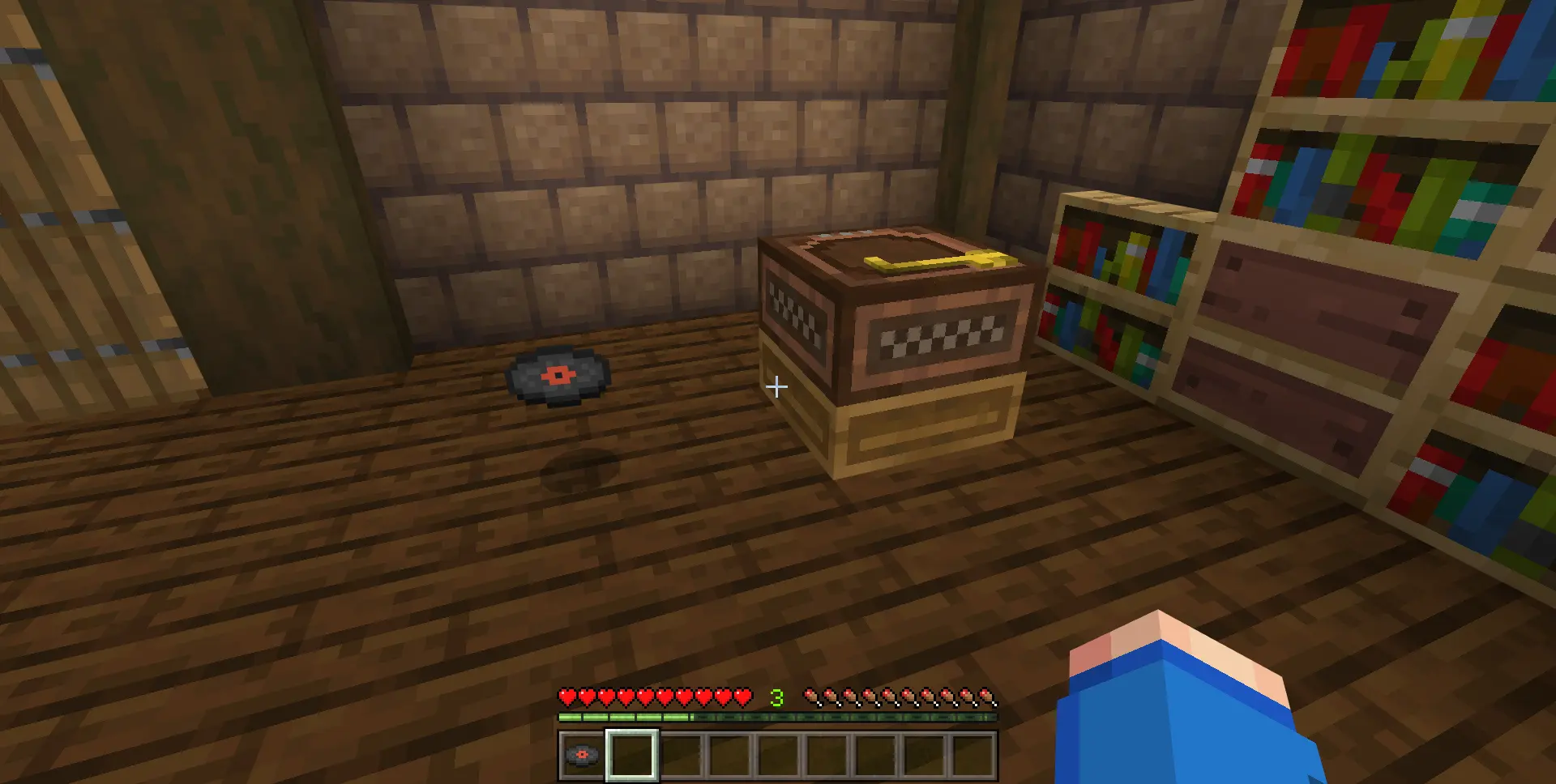Screen dimensions: 1556x784
Task: Click the crosshair at screen center
Action: click(x=776, y=387)
